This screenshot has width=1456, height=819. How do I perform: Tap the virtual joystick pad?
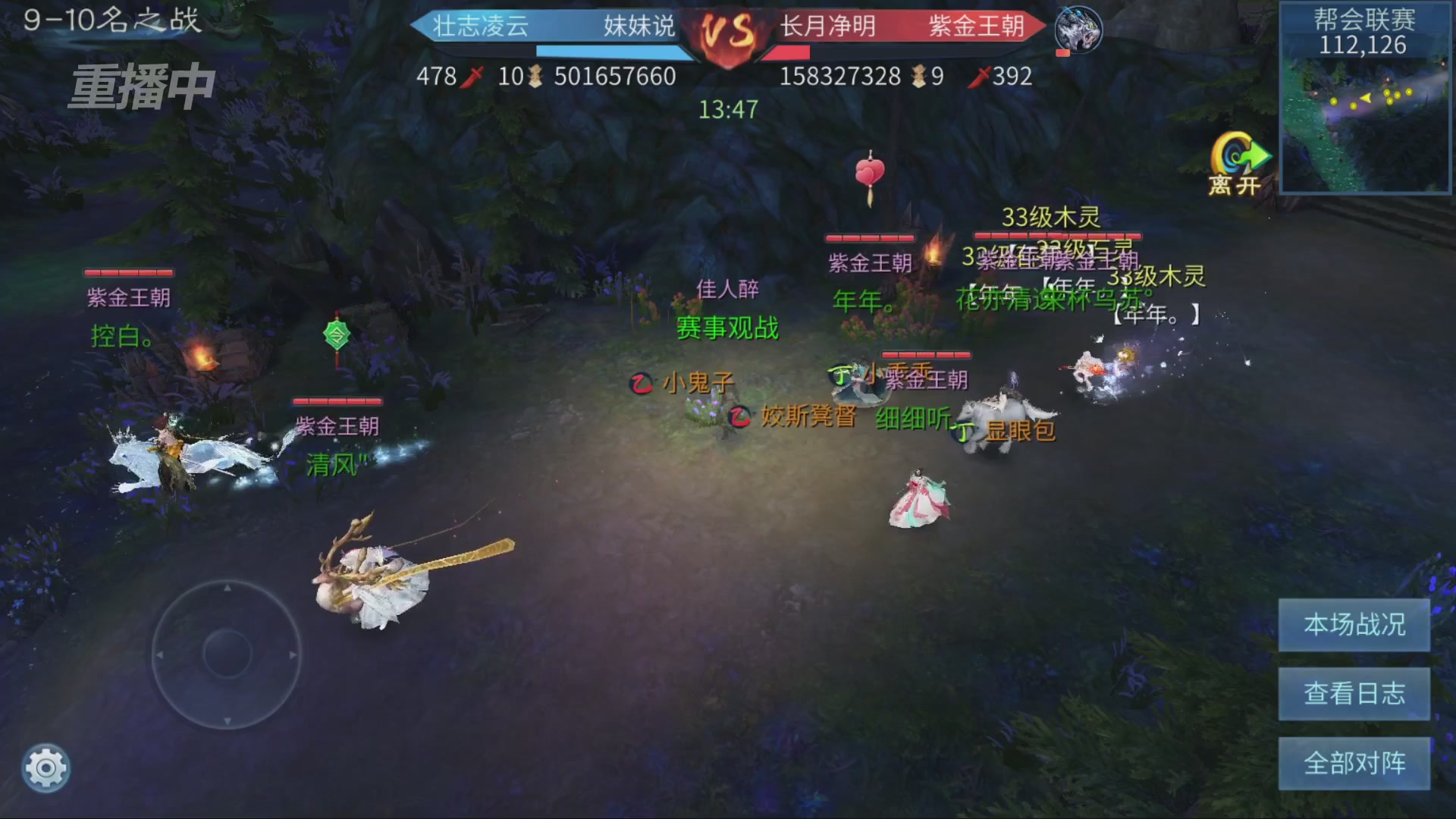227,654
